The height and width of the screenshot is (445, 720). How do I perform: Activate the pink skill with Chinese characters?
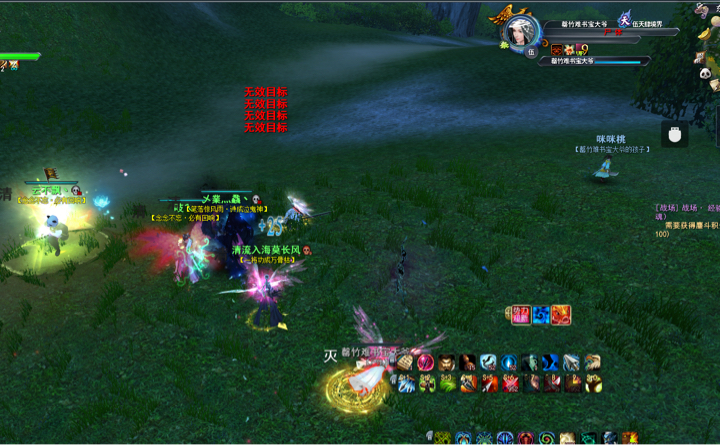coord(521,315)
